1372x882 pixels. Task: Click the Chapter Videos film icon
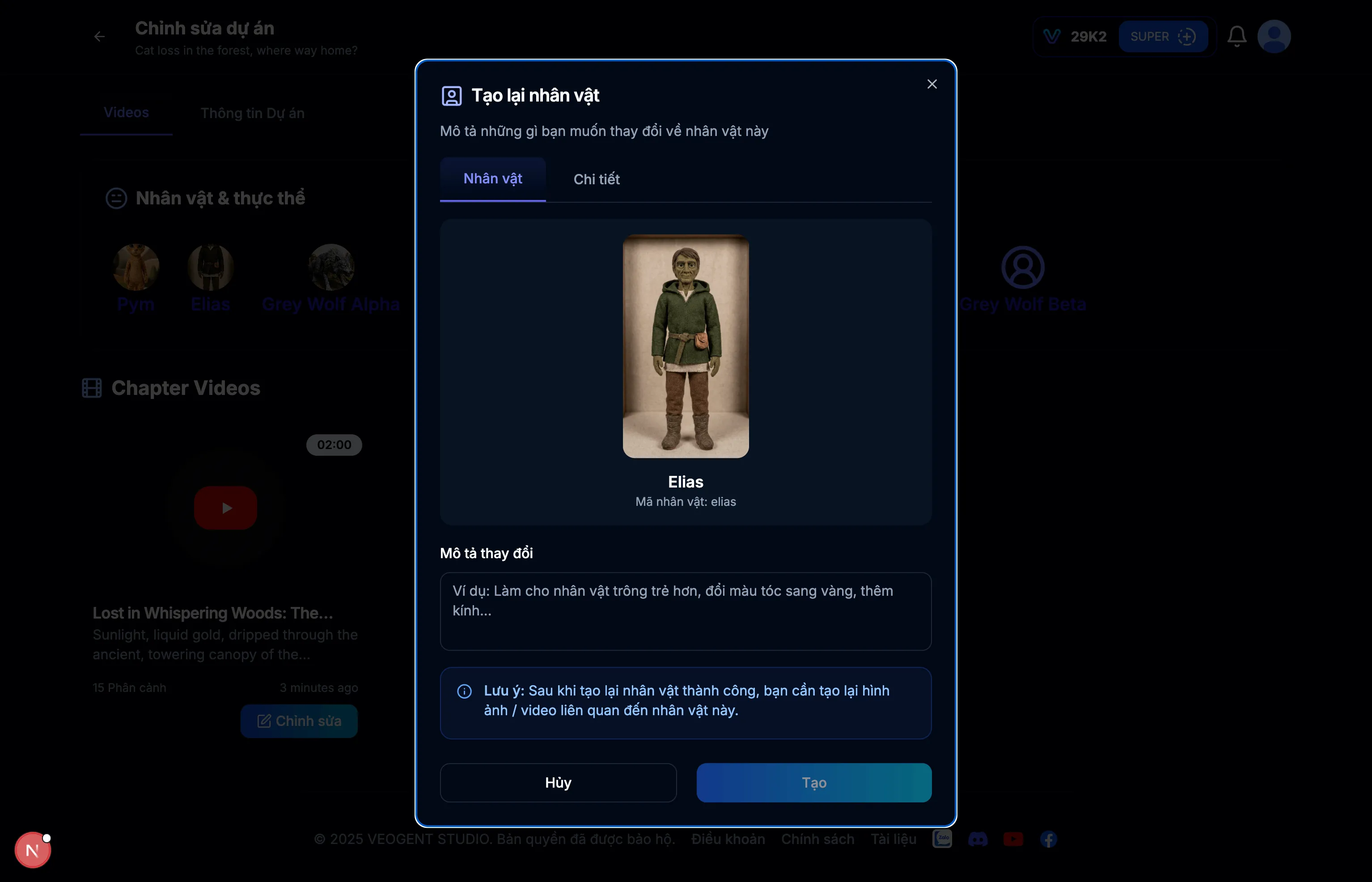[92, 388]
